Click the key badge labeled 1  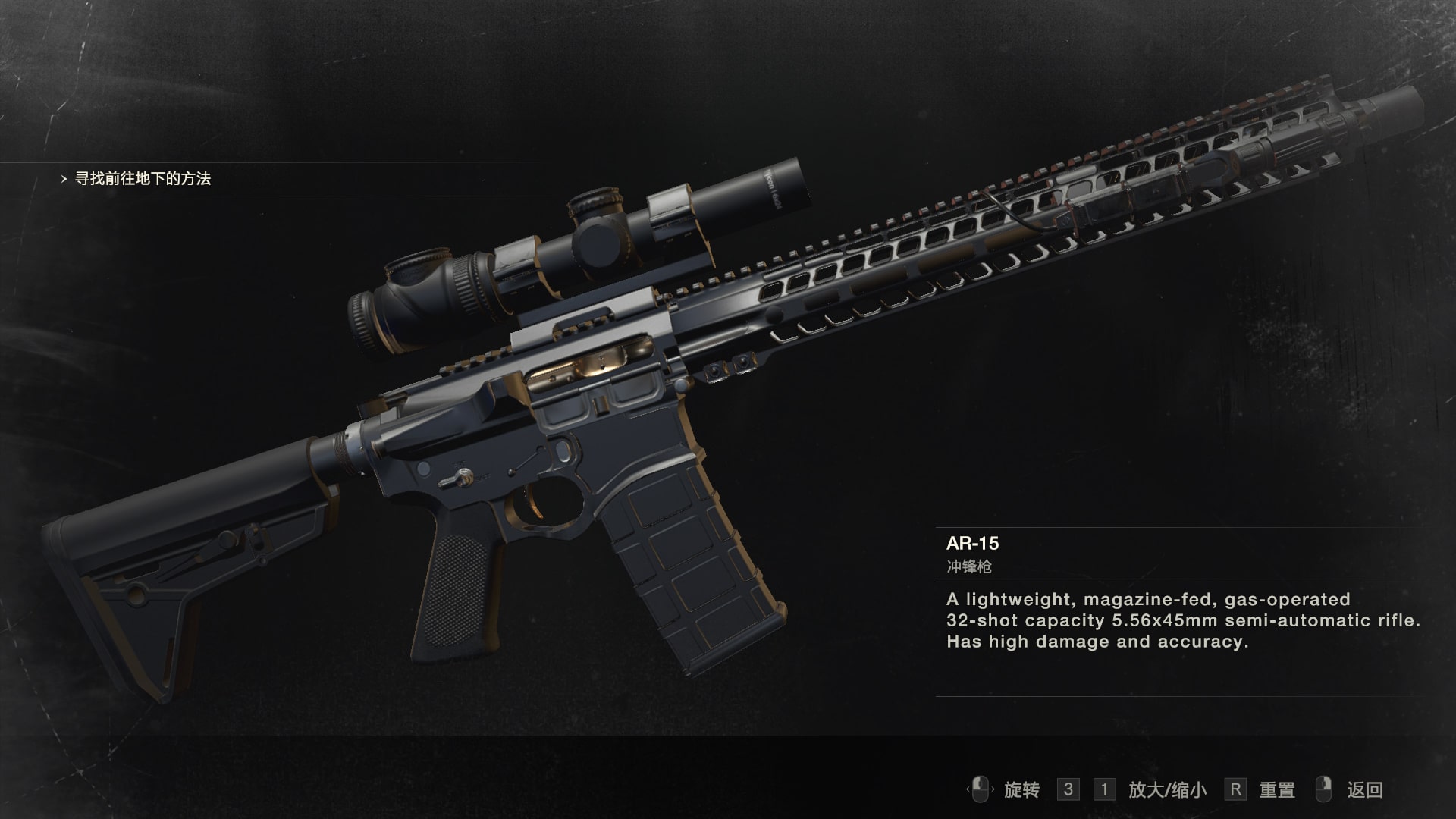pyautogui.click(x=1103, y=789)
